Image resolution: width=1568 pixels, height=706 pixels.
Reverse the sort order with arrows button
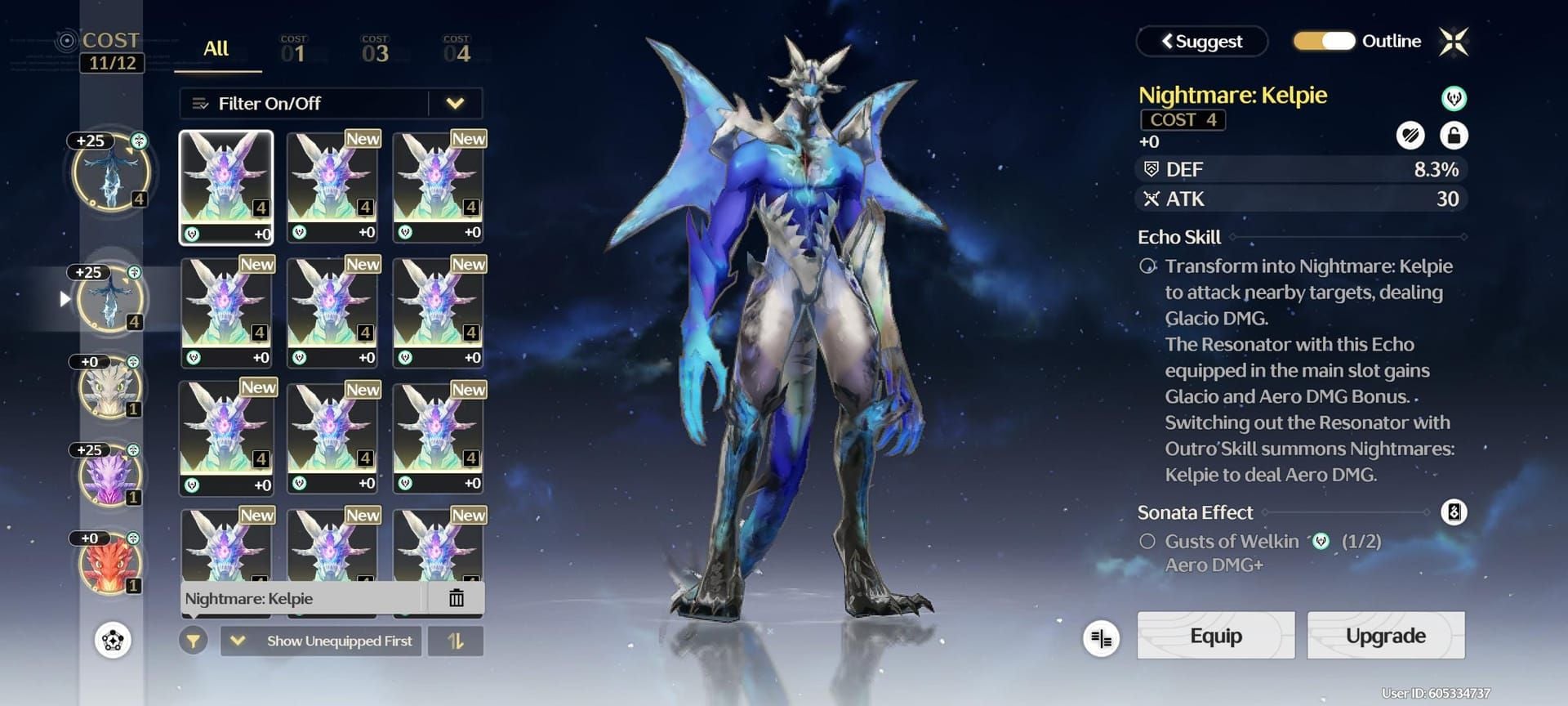(x=456, y=641)
